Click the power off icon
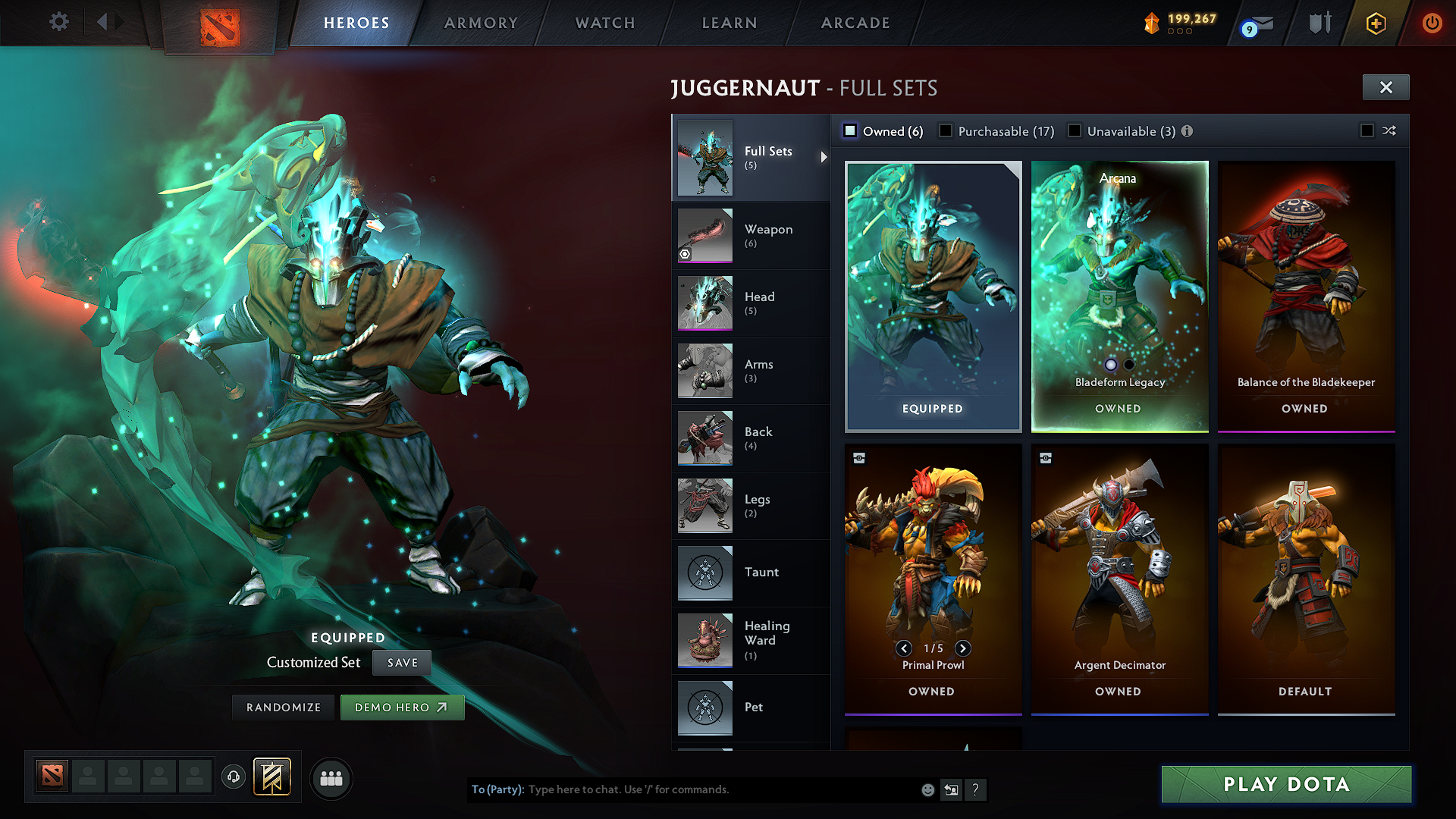Screen dimensions: 1456x819 coord(1432,23)
